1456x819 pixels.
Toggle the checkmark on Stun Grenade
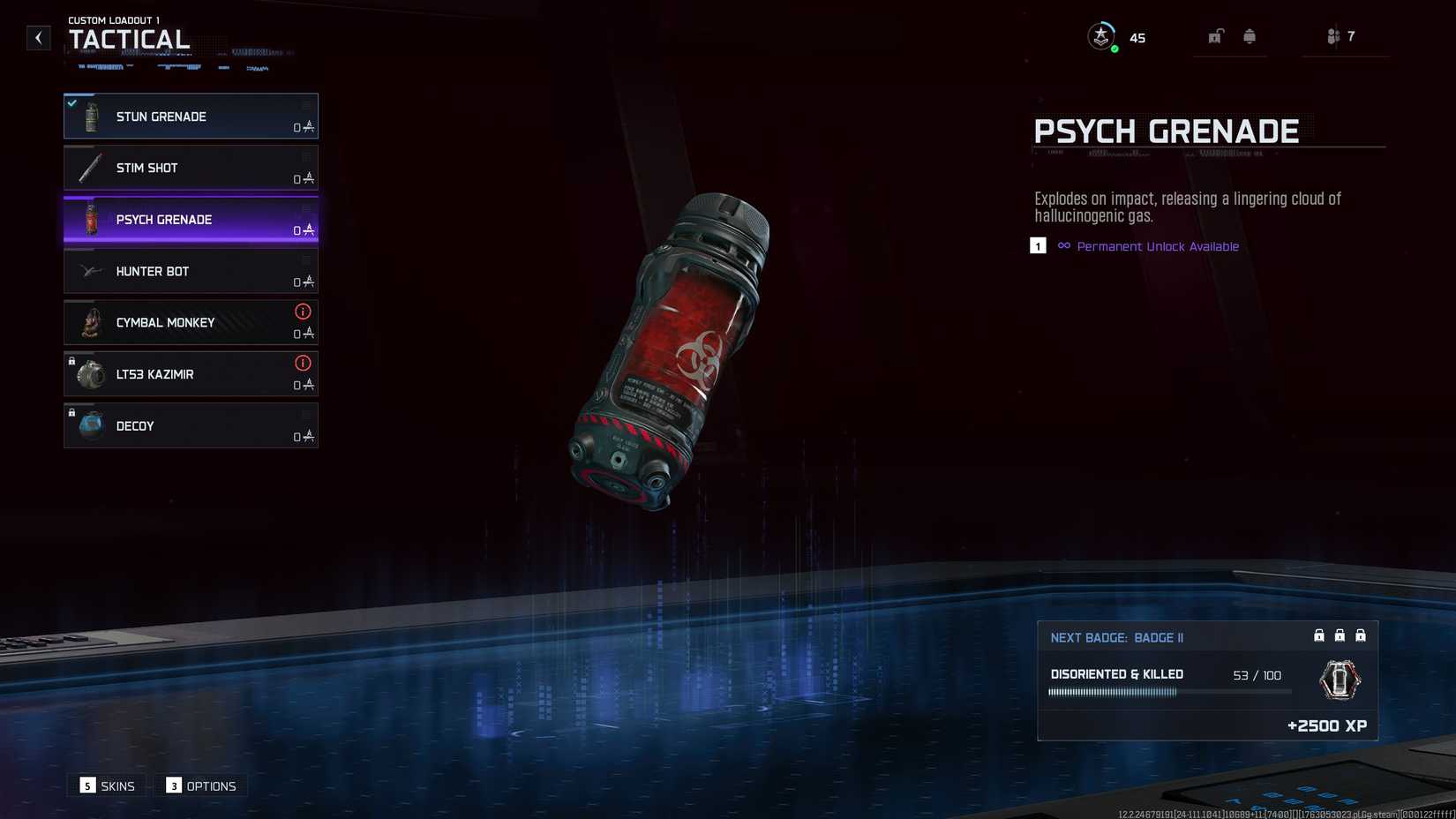coord(71,102)
